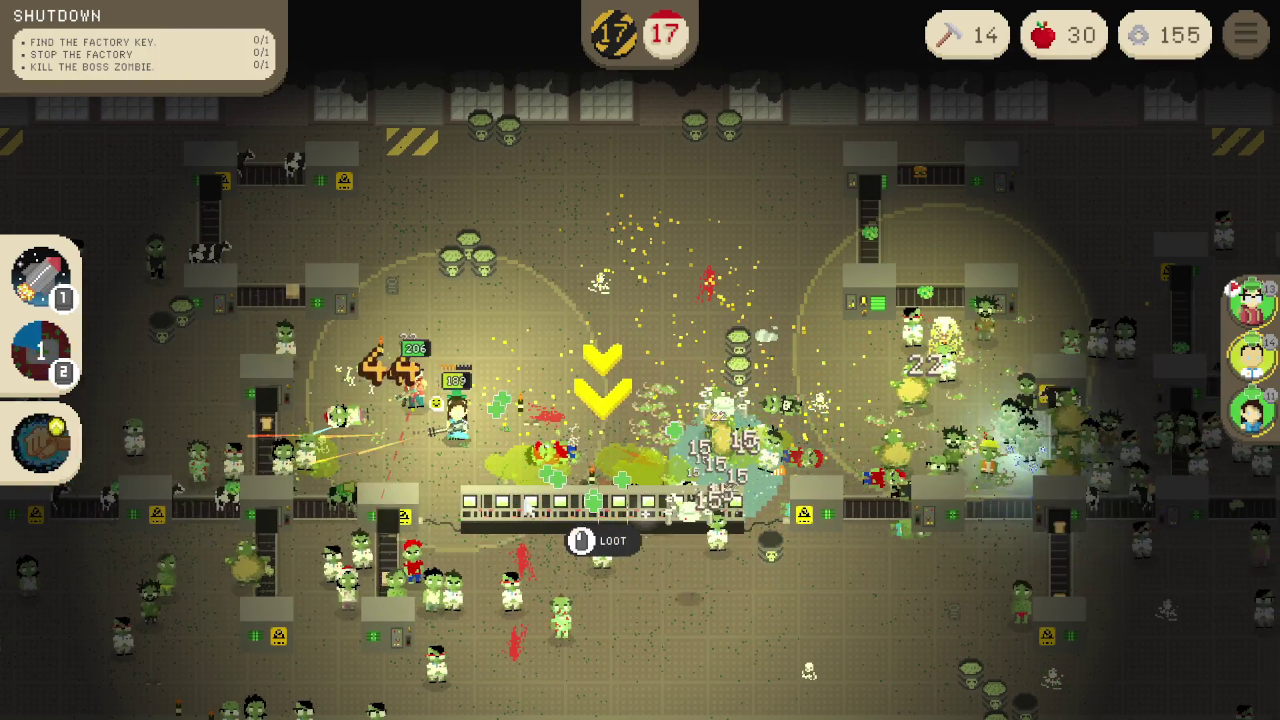Open the Shutdown objectives tracker

click(143, 45)
